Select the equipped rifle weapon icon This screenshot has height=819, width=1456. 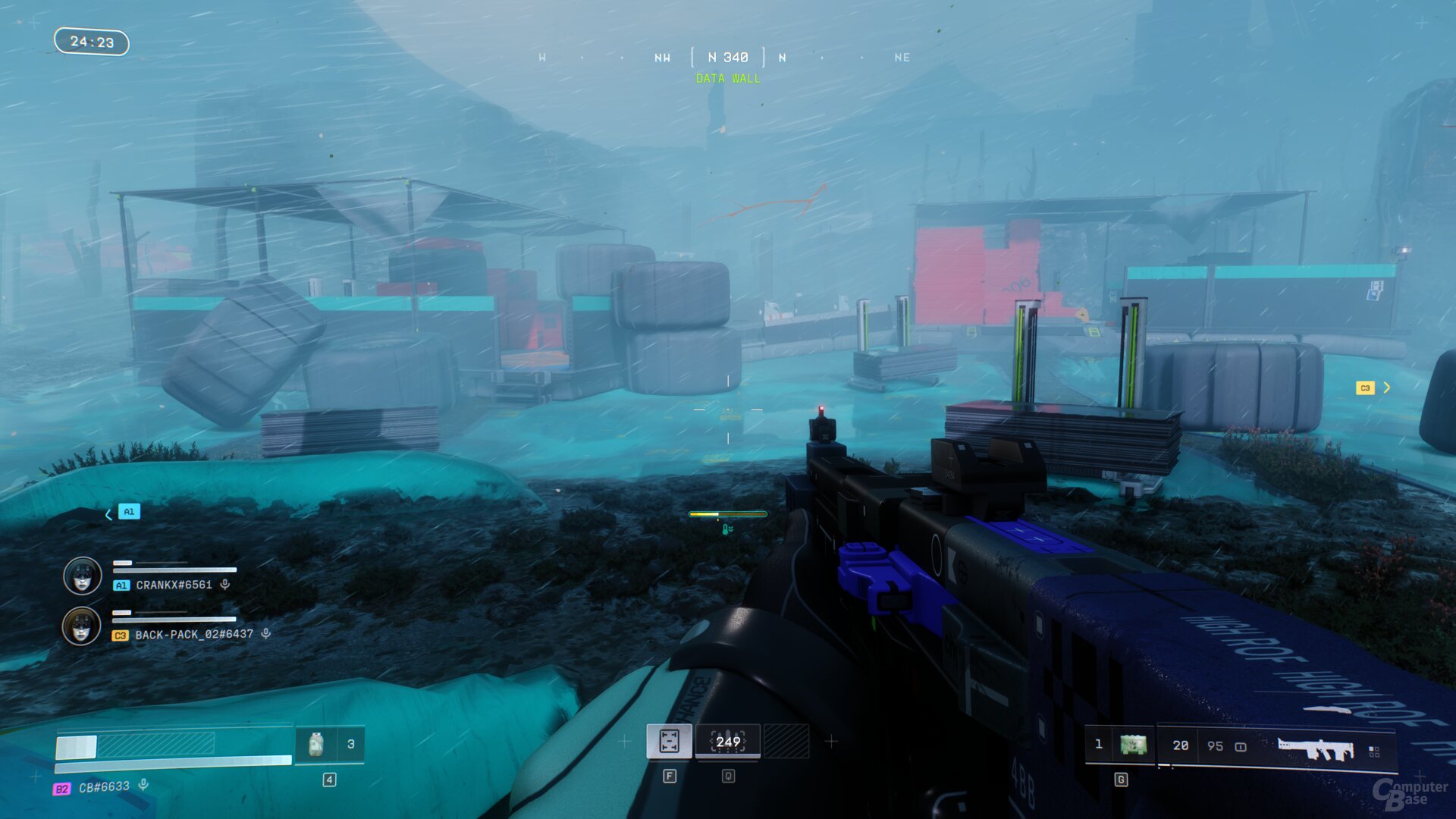(1315, 748)
